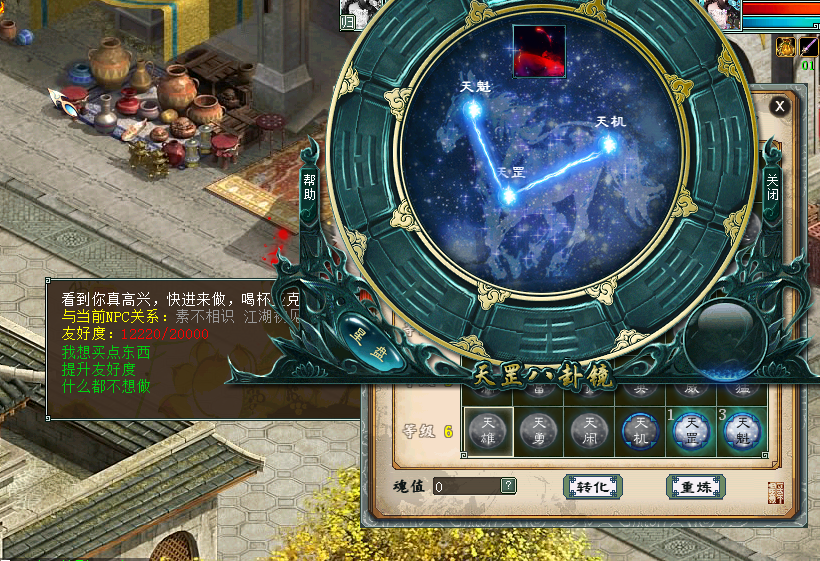The image size is (820, 561).
Task: Click the 魂值 value field
Action: [x=466, y=486]
